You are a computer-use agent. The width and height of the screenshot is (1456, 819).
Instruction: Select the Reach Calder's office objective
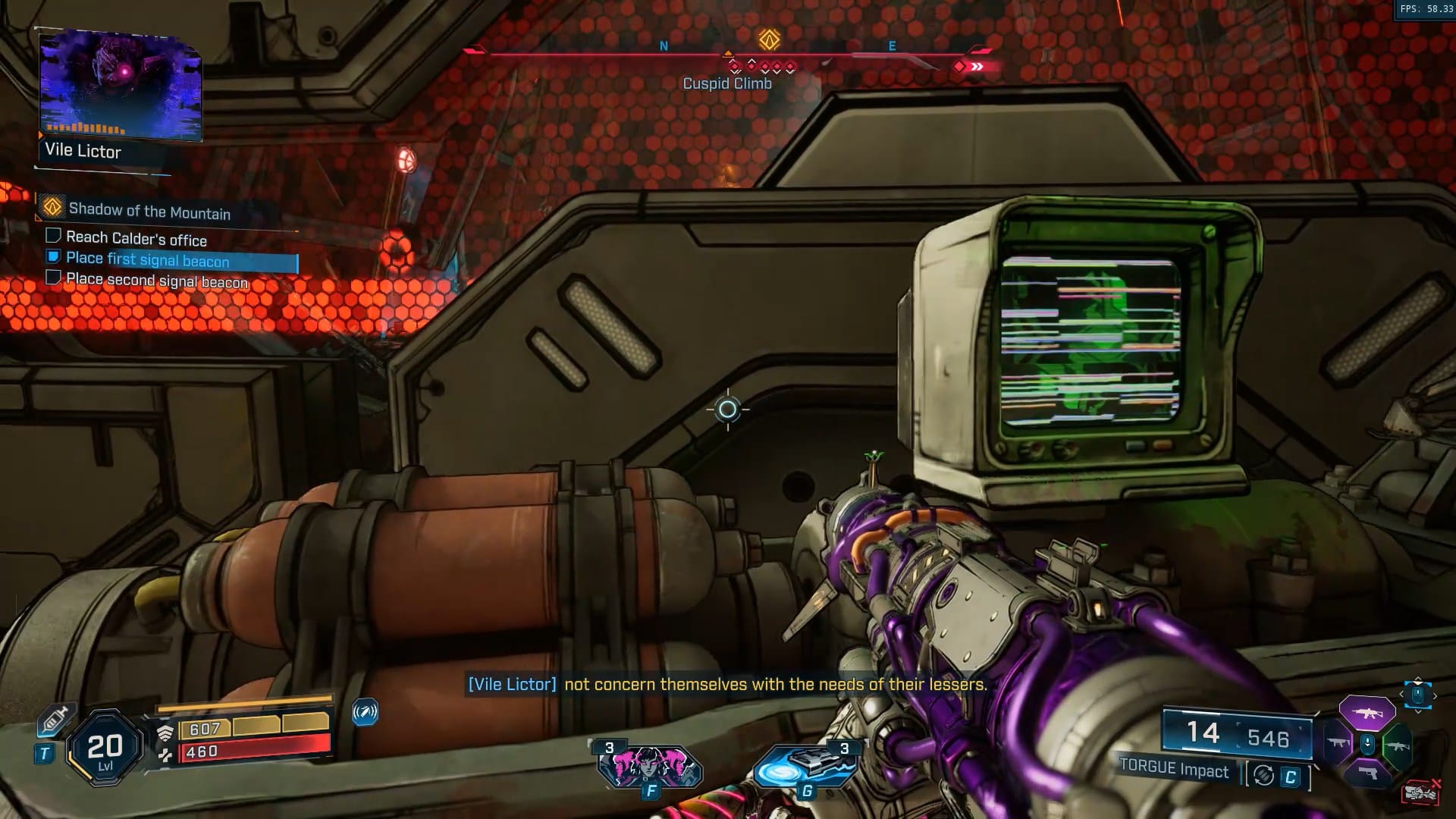click(136, 238)
